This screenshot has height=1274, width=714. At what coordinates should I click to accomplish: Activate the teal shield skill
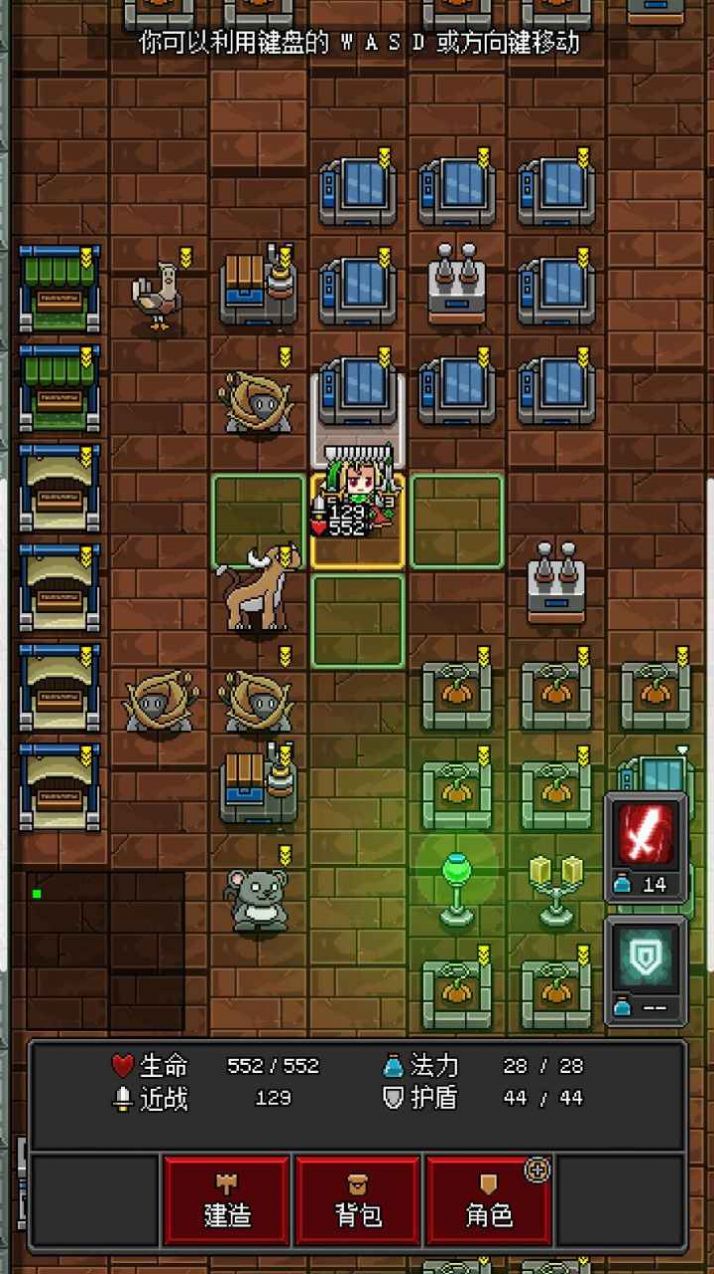[646, 960]
